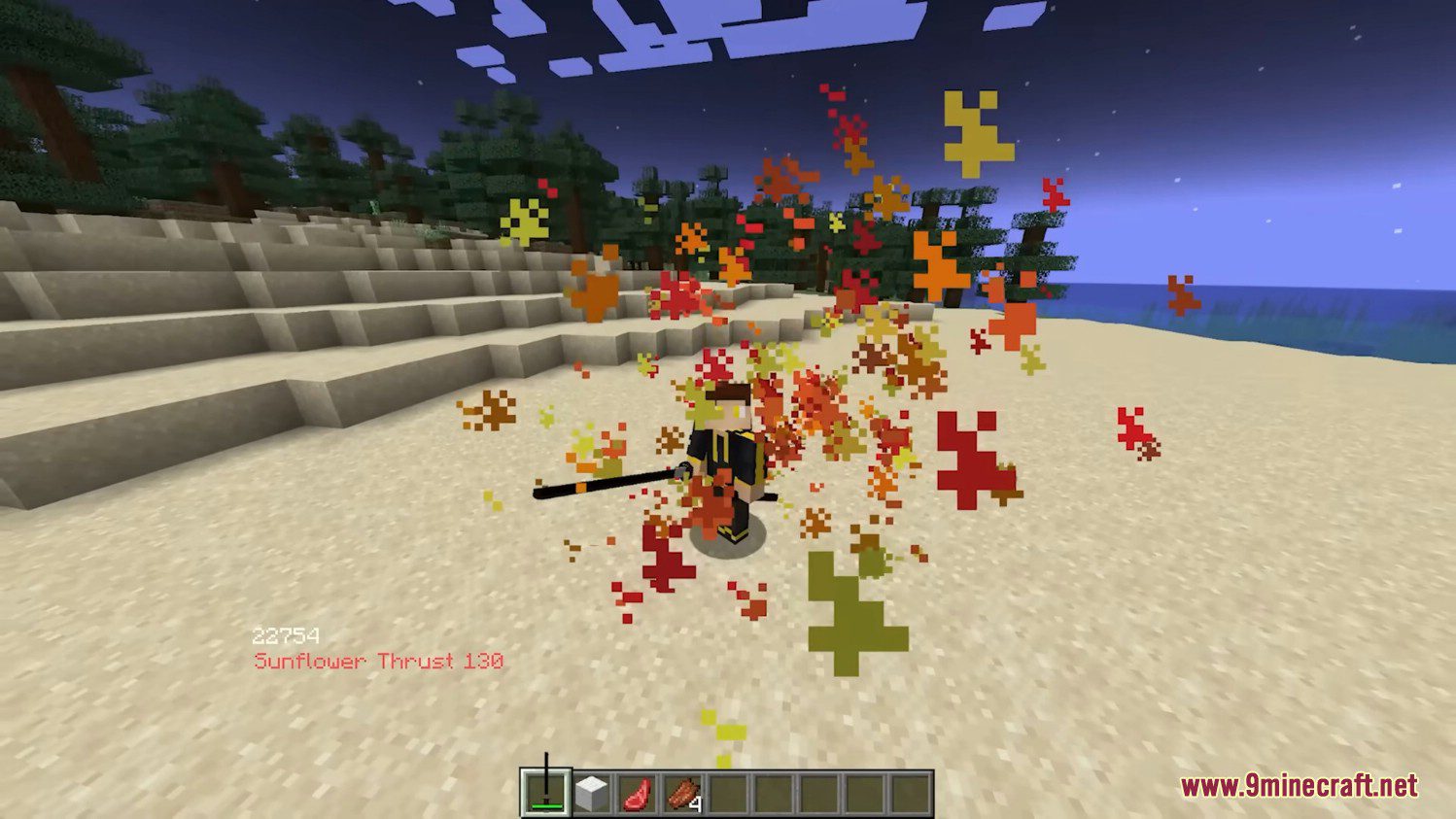Select the black sword hotbar slot
The width and height of the screenshot is (1456, 819).
[545, 793]
